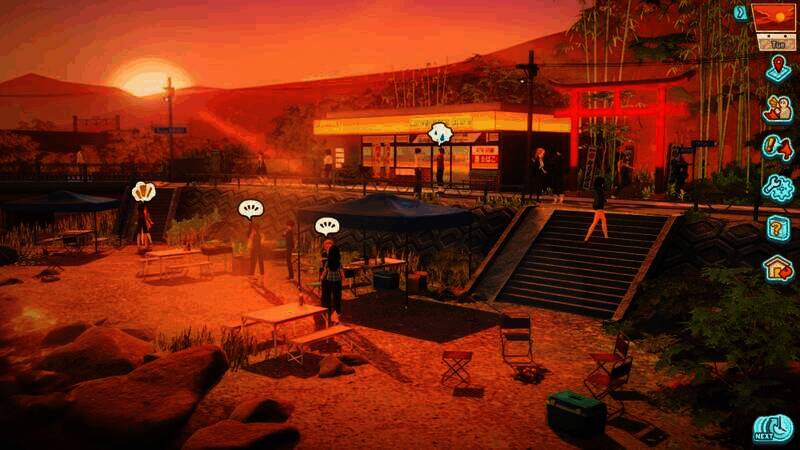The image size is (800, 450).
Task: Advance time with the NEXT clock button
Action: tap(773, 428)
